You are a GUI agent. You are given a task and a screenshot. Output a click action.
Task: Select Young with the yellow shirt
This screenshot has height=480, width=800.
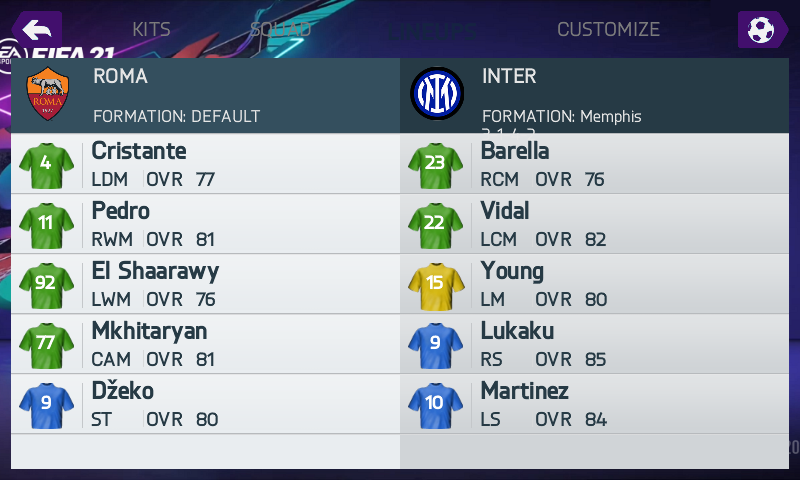[595, 284]
